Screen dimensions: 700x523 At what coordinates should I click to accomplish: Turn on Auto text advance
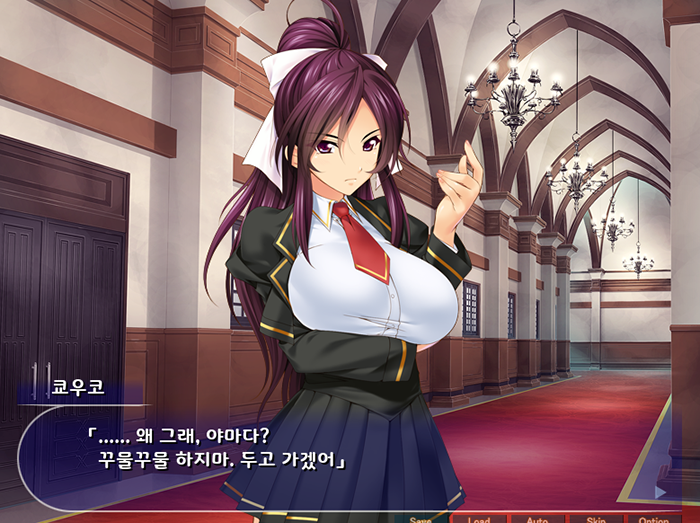(x=537, y=519)
